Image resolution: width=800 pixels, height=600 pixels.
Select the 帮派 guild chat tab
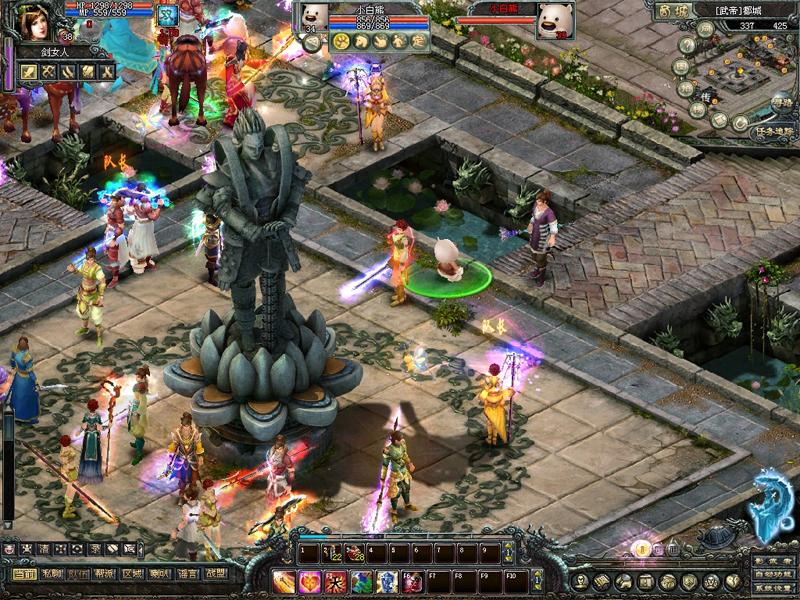click(105, 574)
